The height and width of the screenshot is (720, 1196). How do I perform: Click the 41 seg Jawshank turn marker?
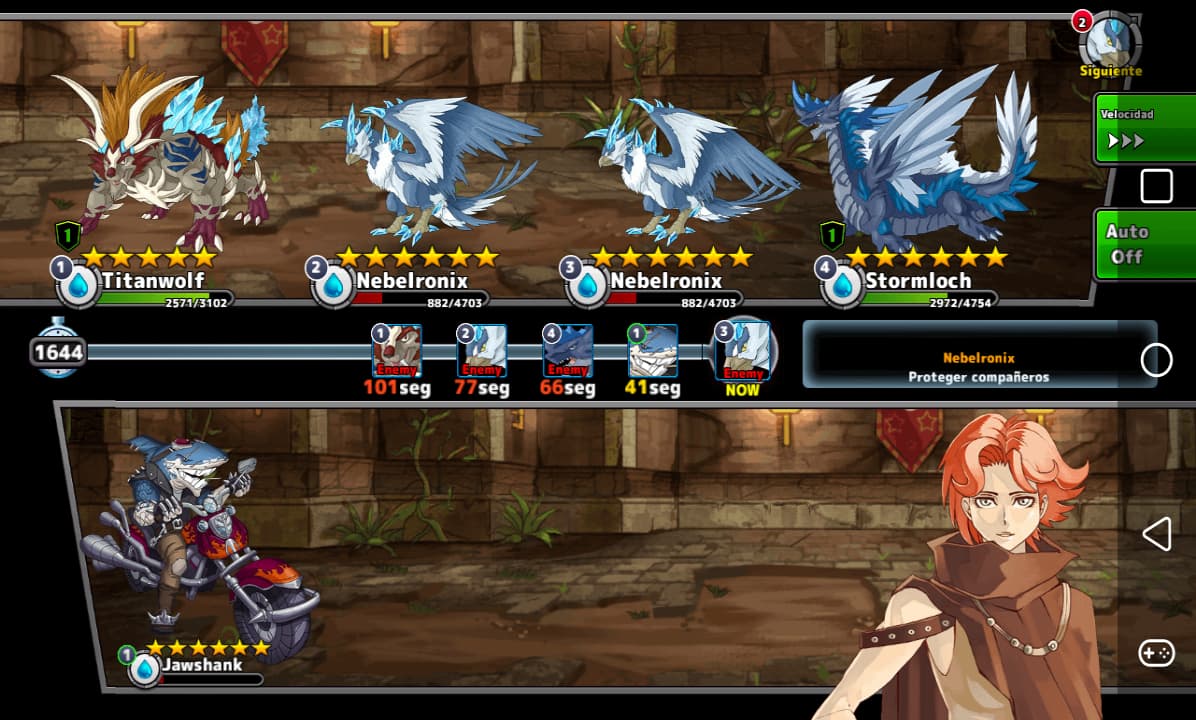(652, 352)
